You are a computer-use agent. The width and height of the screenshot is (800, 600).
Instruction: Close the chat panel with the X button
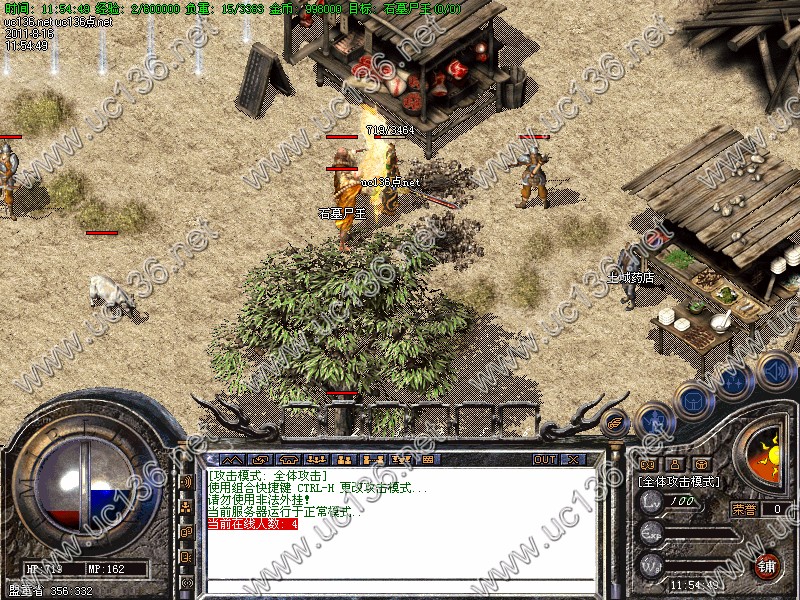pos(574,459)
